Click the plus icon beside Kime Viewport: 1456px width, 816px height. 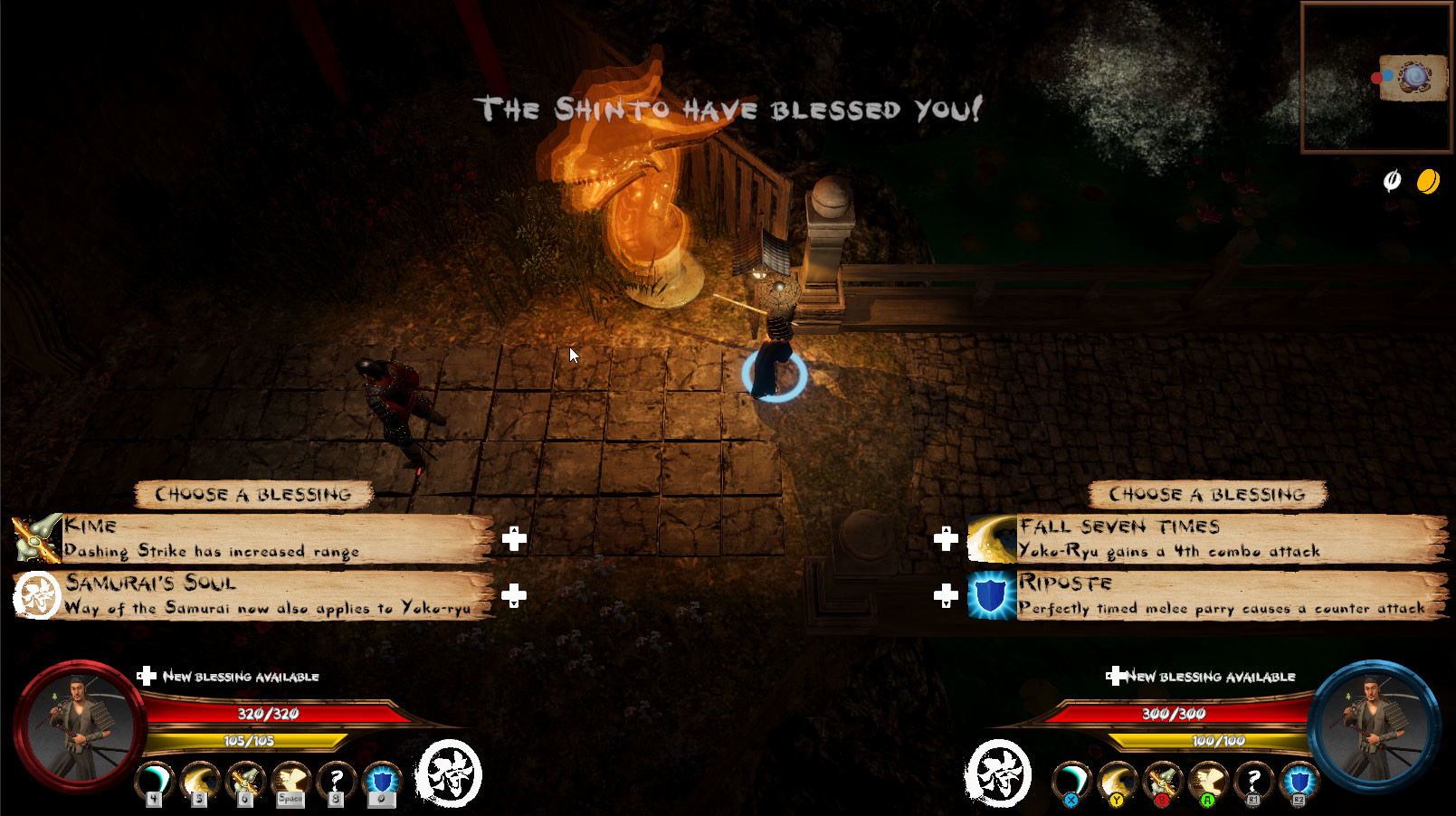514,539
